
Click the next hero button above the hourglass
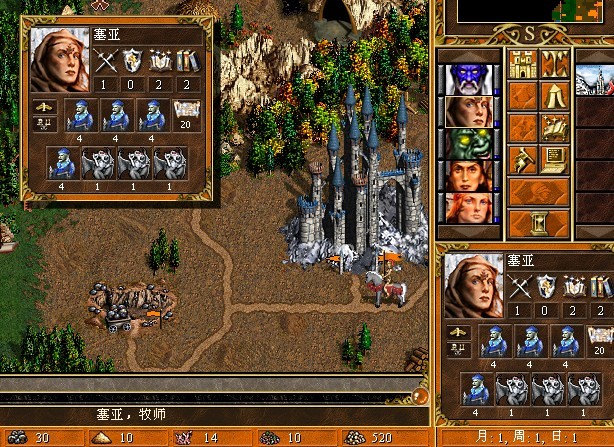coord(539,191)
